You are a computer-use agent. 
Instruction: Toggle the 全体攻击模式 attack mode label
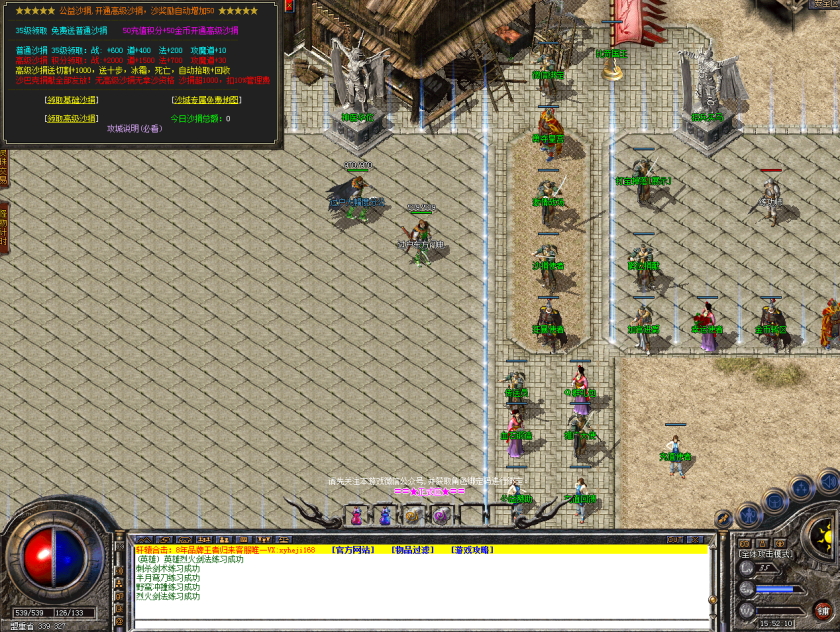coord(763,553)
